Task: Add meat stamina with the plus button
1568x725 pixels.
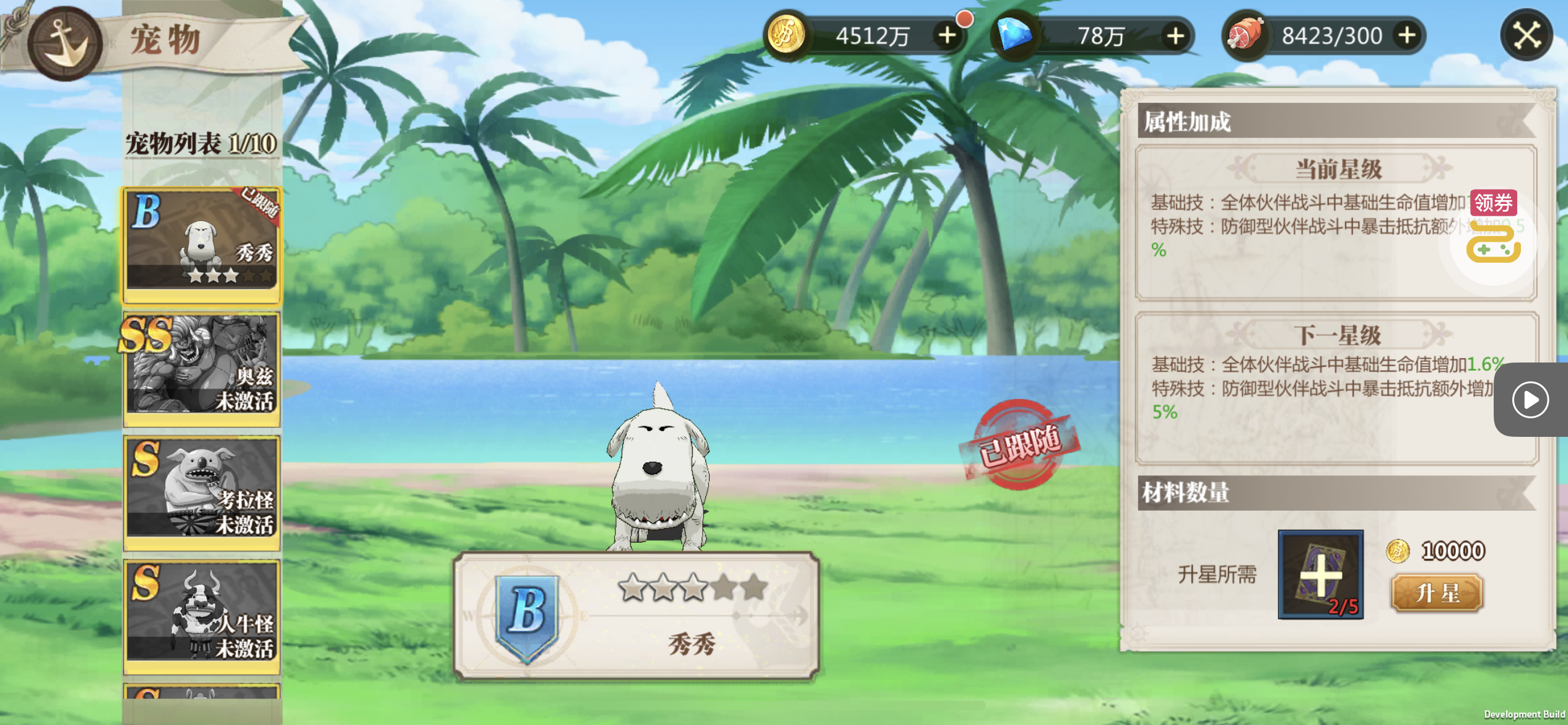Action: [1407, 35]
